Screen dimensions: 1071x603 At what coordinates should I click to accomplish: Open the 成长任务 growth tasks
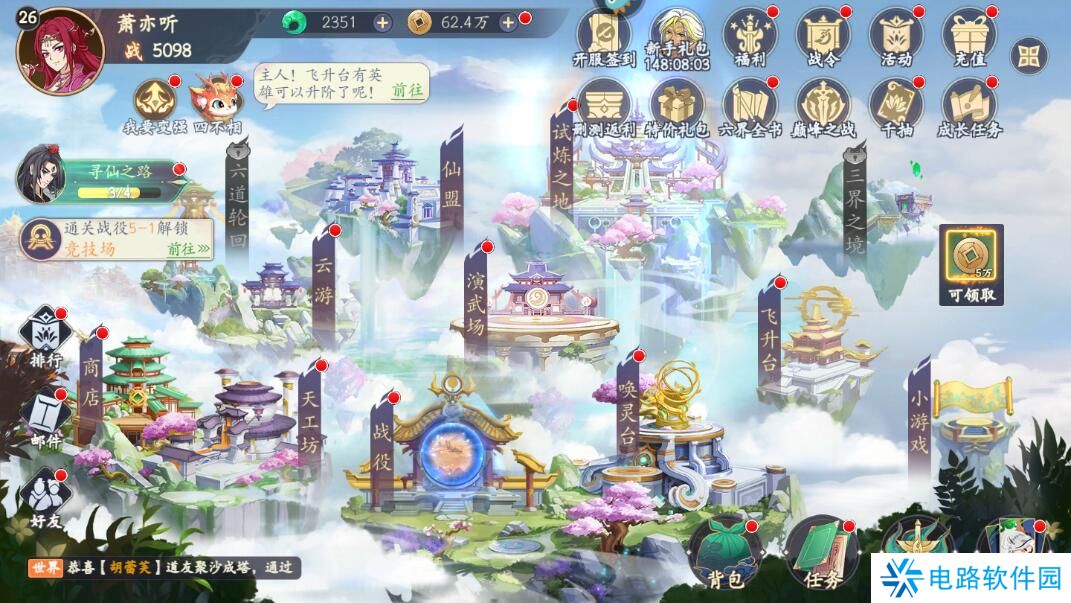pos(969,105)
